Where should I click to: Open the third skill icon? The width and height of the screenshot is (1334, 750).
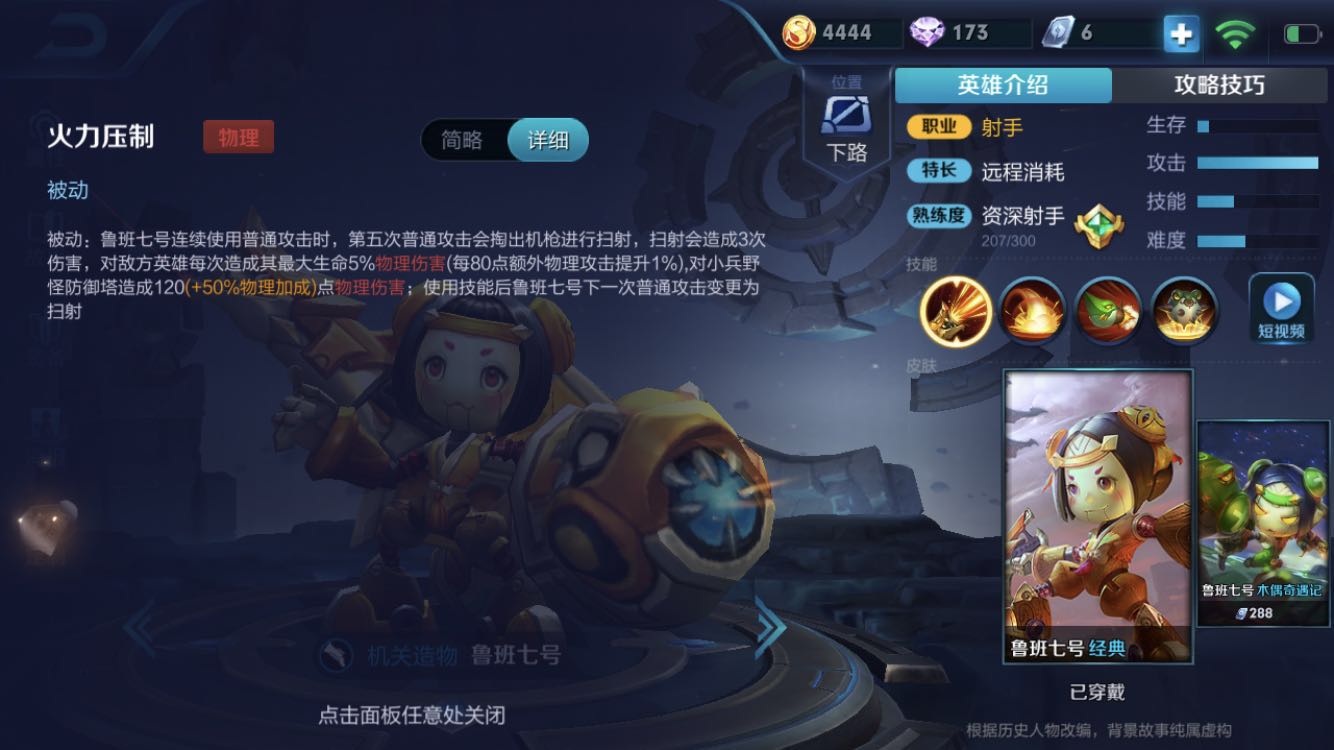pos(1108,312)
